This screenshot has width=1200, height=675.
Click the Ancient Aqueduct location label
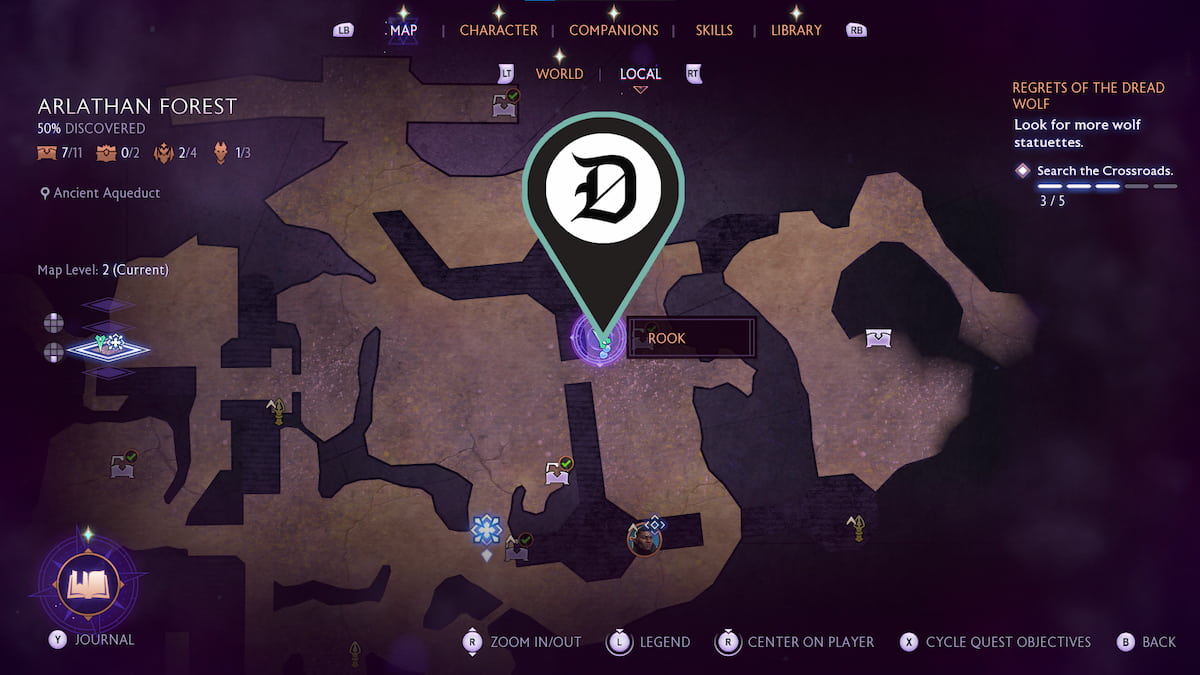106,193
